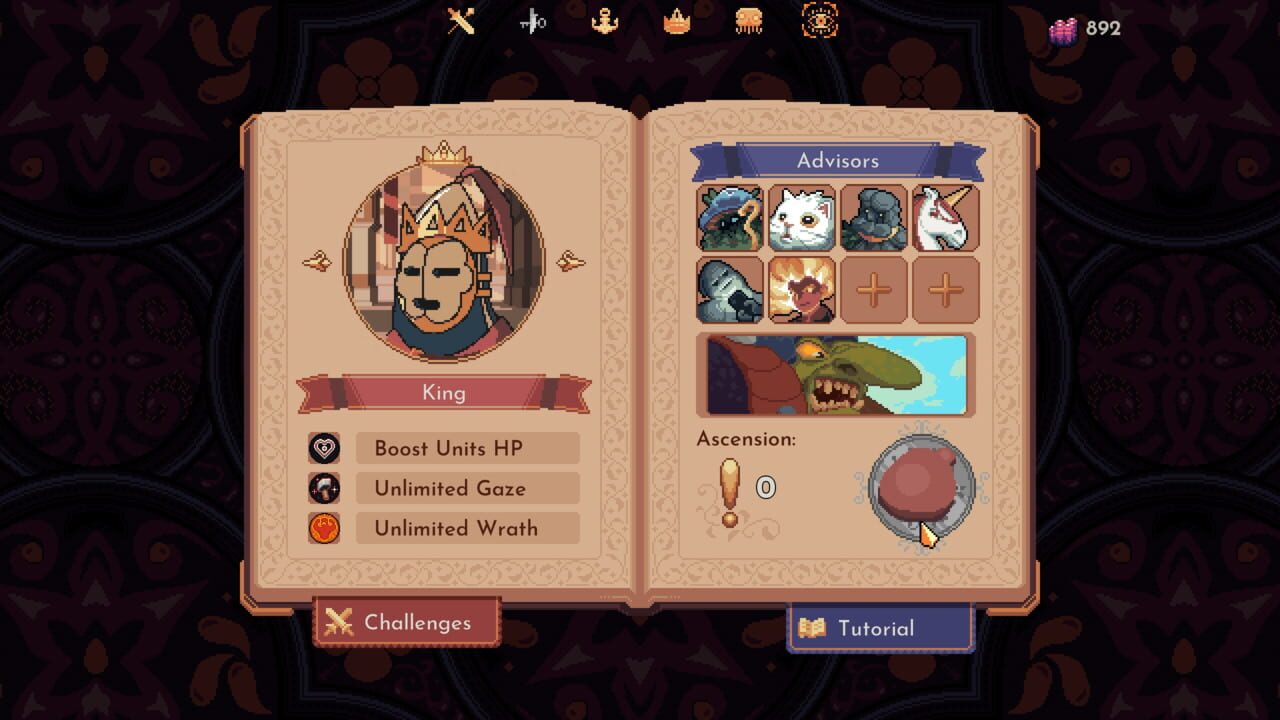This screenshot has width=1280, height=720.
Task: Open the Challenges page
Action: 405,622
